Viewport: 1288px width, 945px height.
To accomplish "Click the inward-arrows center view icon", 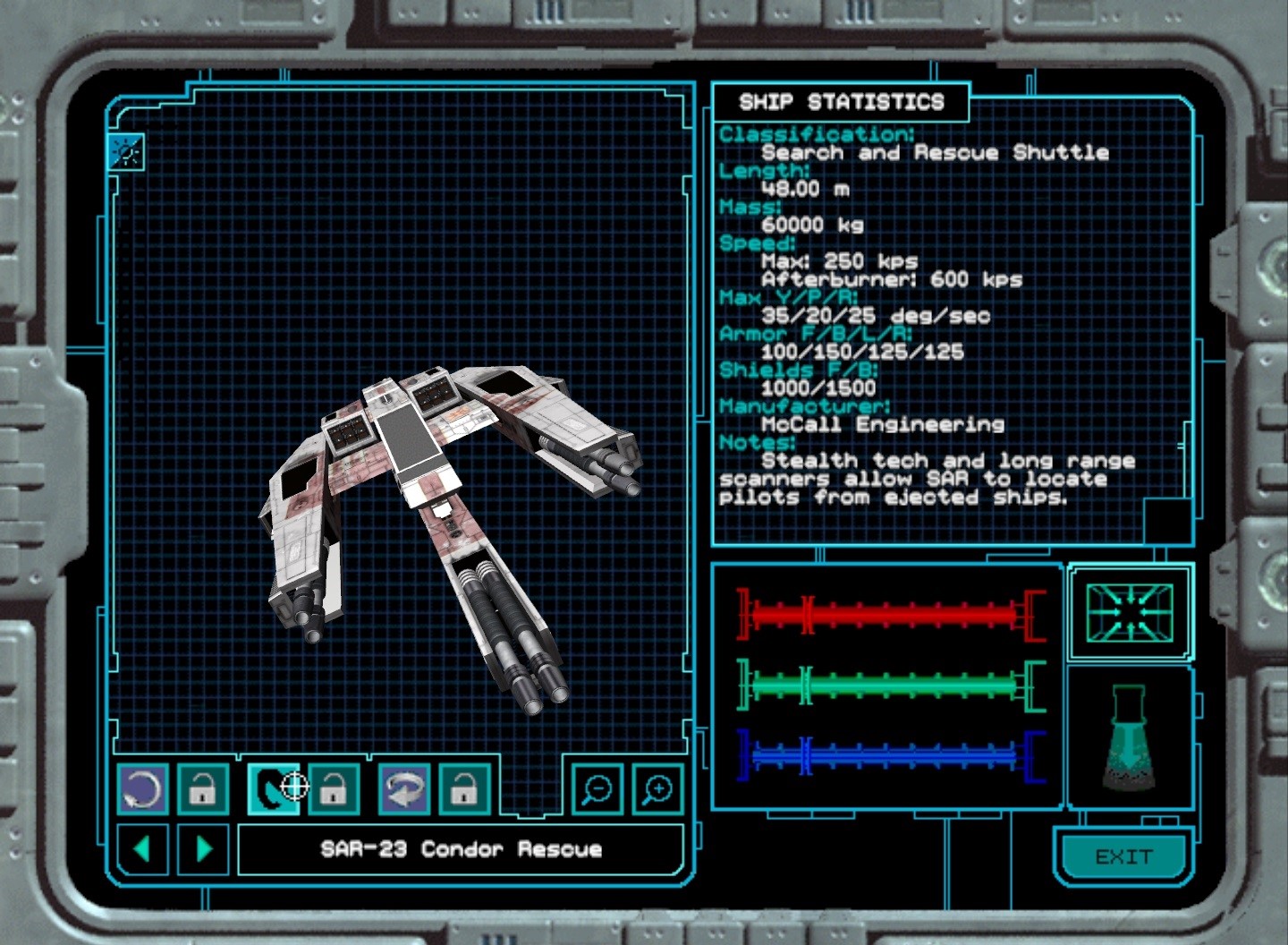I will (1130, 613).
